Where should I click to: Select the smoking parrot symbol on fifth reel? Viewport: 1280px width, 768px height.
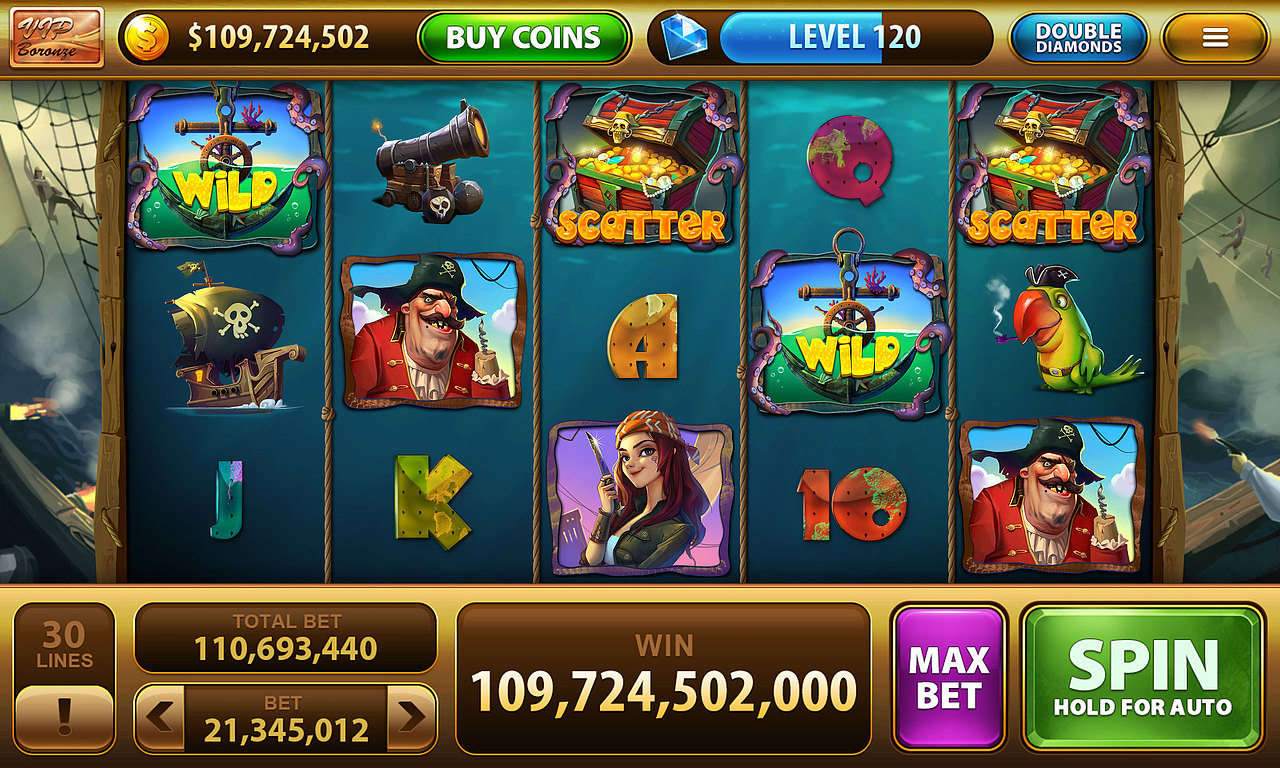coord(1057,330)
